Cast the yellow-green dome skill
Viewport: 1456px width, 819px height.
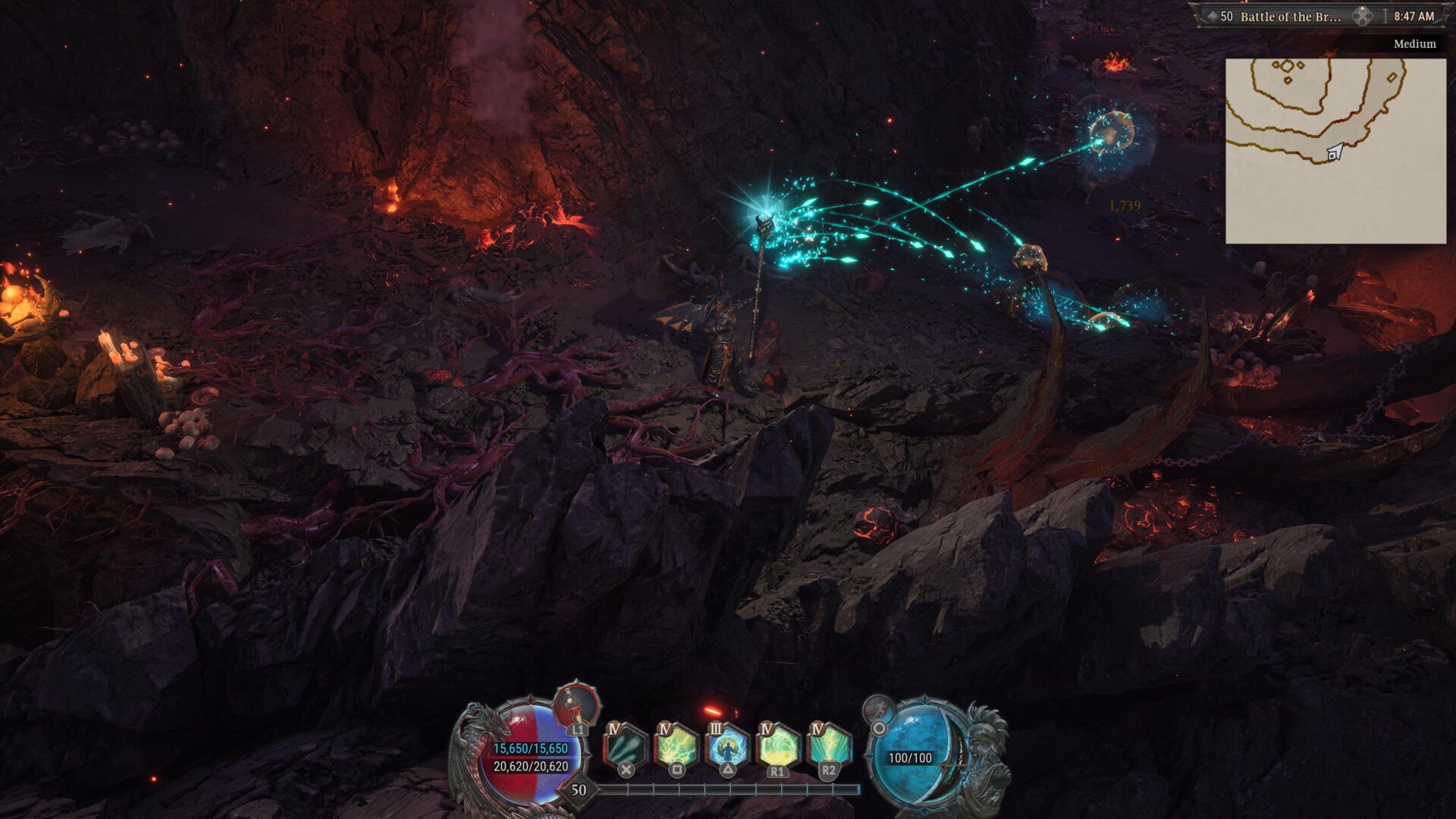[x=777, y=747]
